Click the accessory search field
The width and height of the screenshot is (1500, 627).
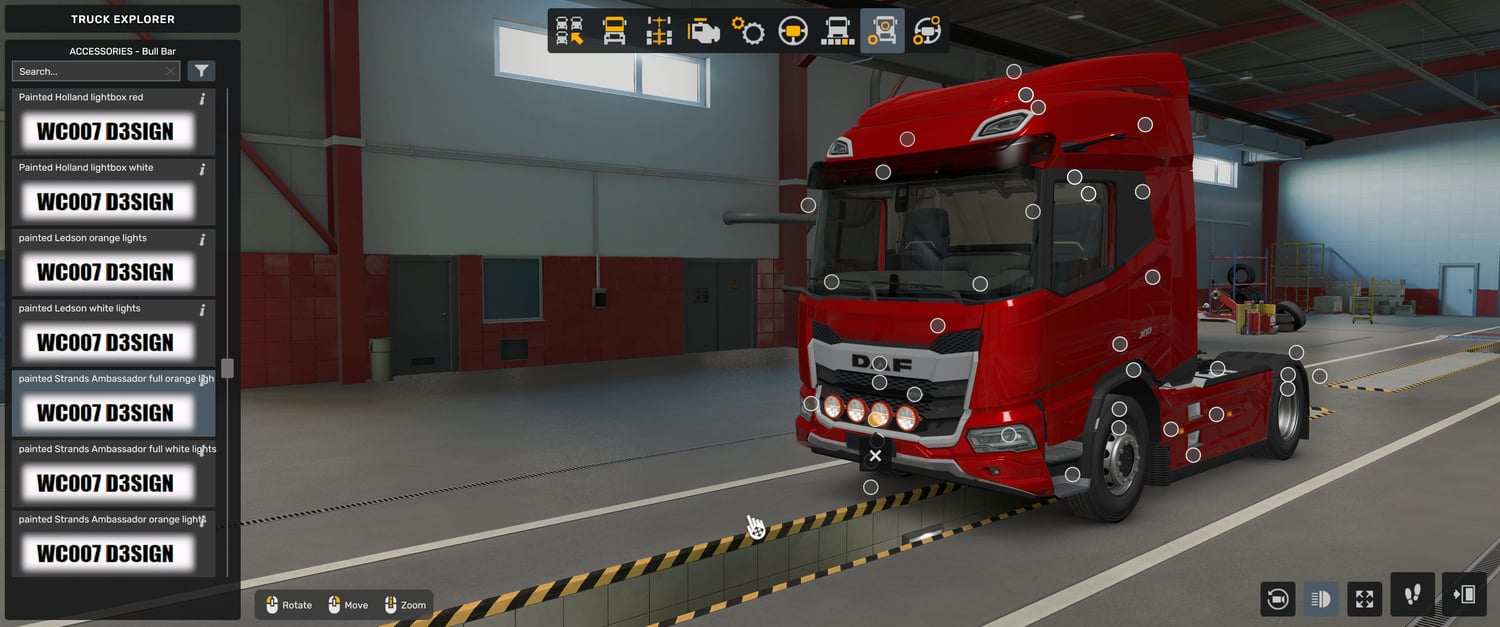pyautogui.click(x=90, y=72)
